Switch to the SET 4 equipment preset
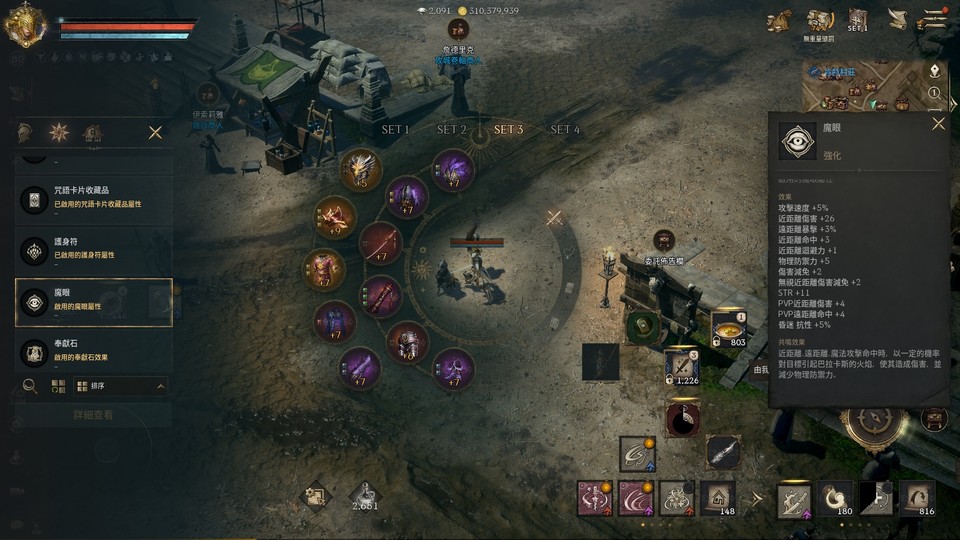 coord(565,130)
